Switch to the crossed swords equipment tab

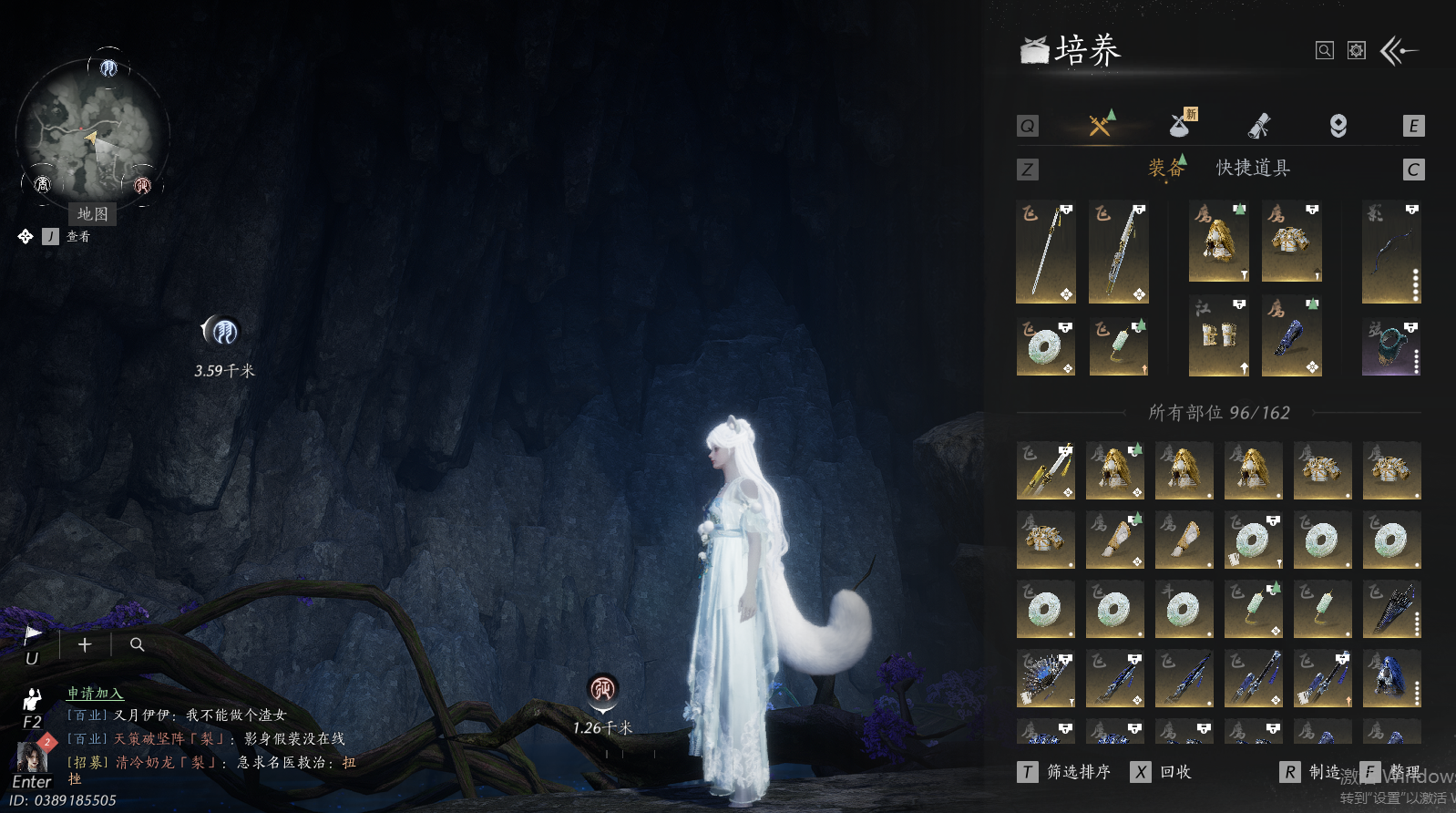pyautogui.click(x=1101, y=125)
